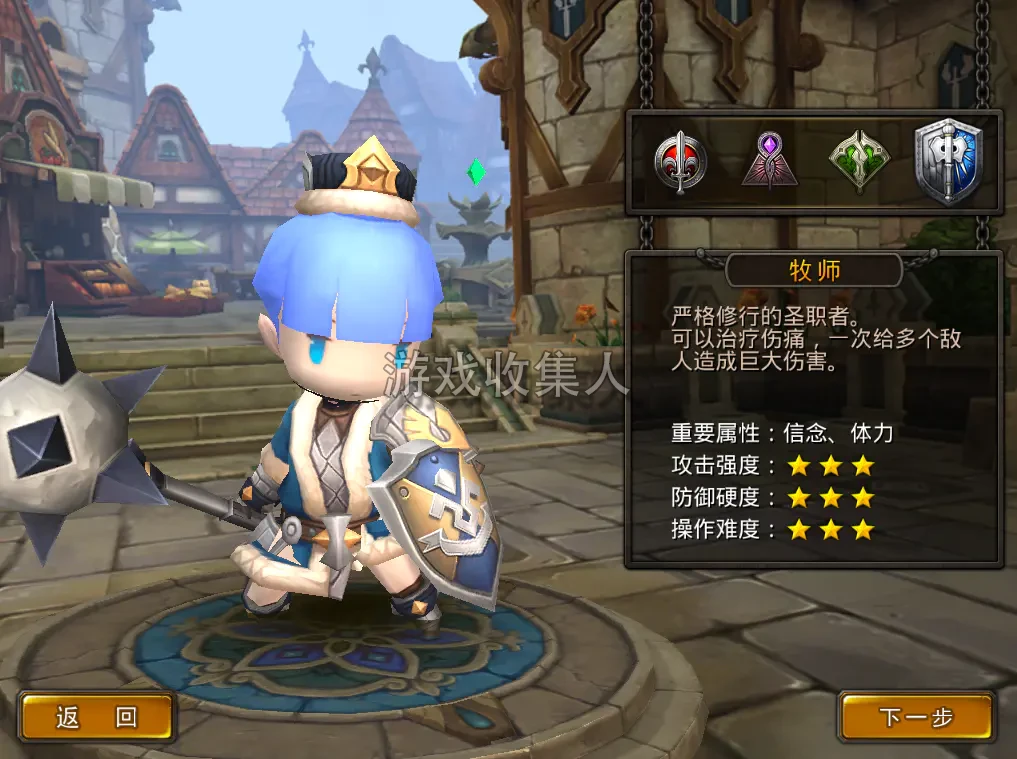The width and height of the screenshot is (1017, 759).
Task: Pick the green leaf class emblem
Action: tap(859, 160)
